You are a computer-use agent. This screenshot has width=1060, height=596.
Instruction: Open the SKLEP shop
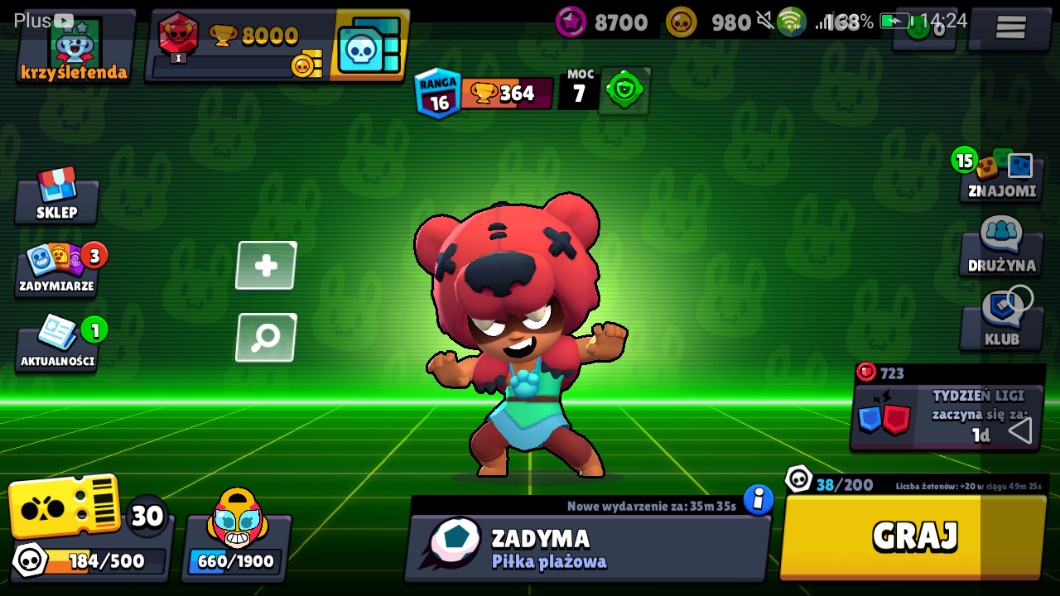(57, 197)
